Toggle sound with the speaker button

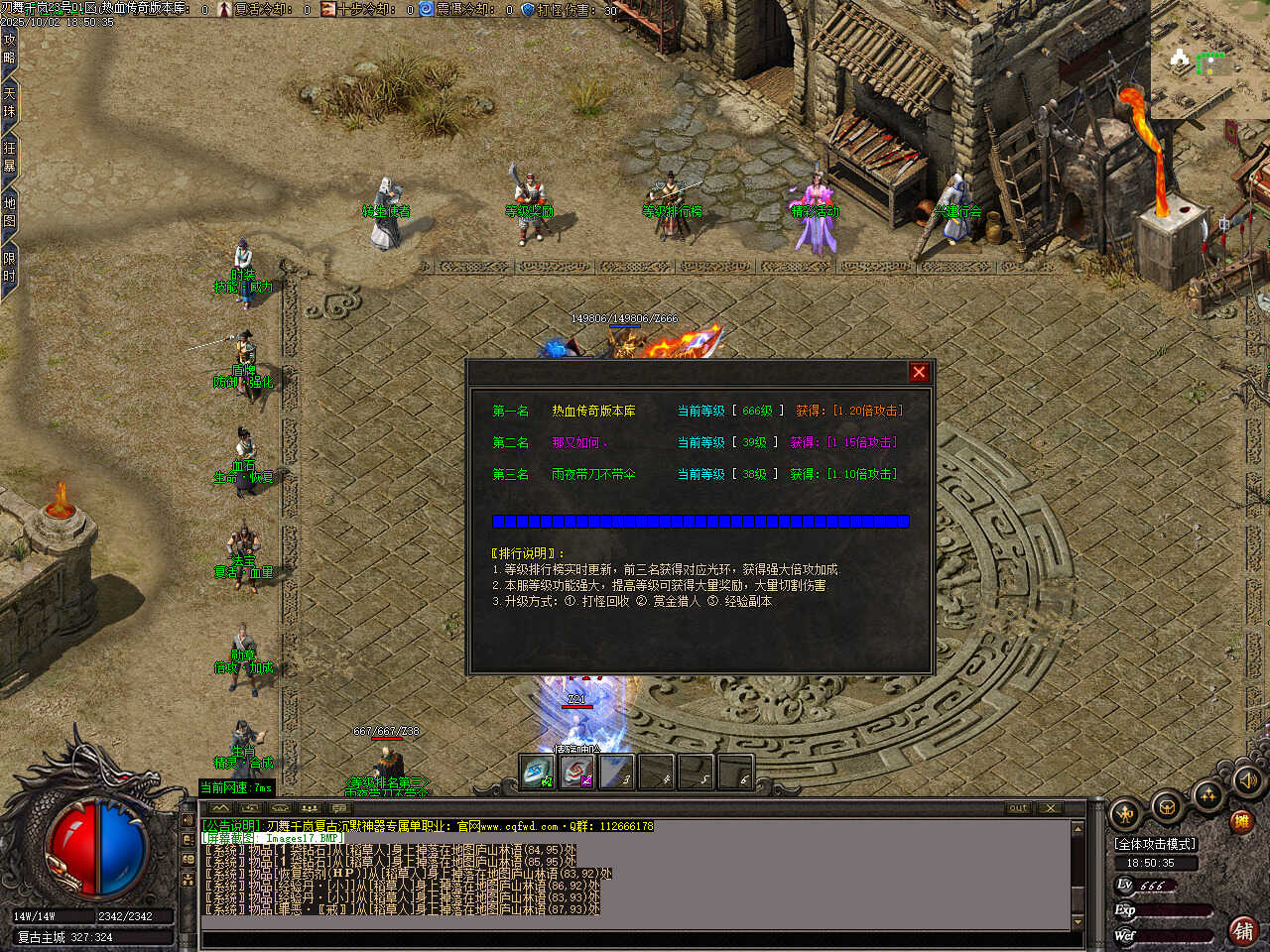tap(1247, 781)
